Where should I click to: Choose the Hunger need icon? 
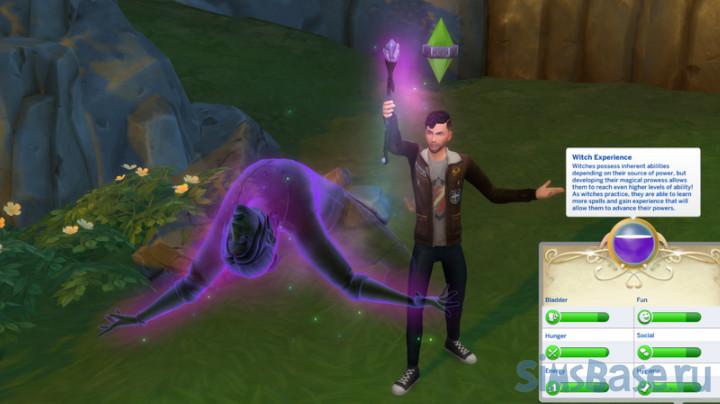click(x=553, y=352)
